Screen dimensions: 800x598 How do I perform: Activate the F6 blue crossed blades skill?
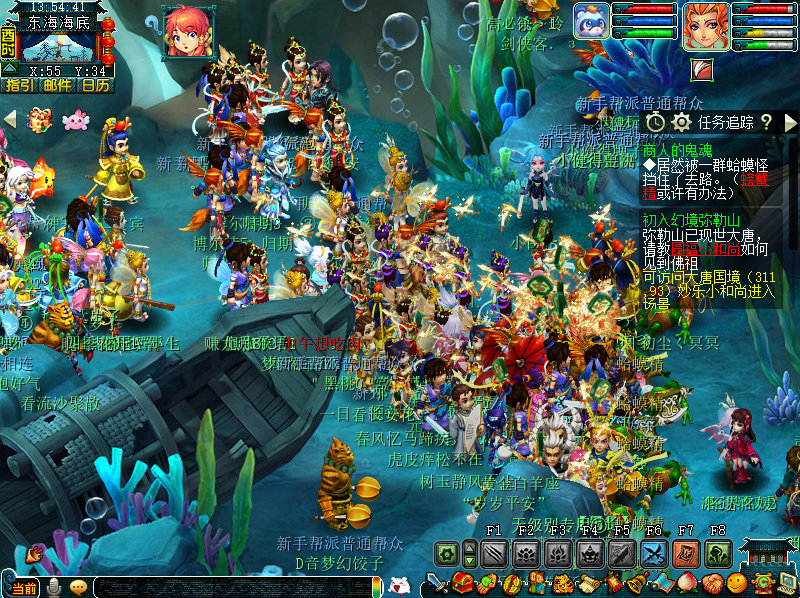click(x=654, y=553)
